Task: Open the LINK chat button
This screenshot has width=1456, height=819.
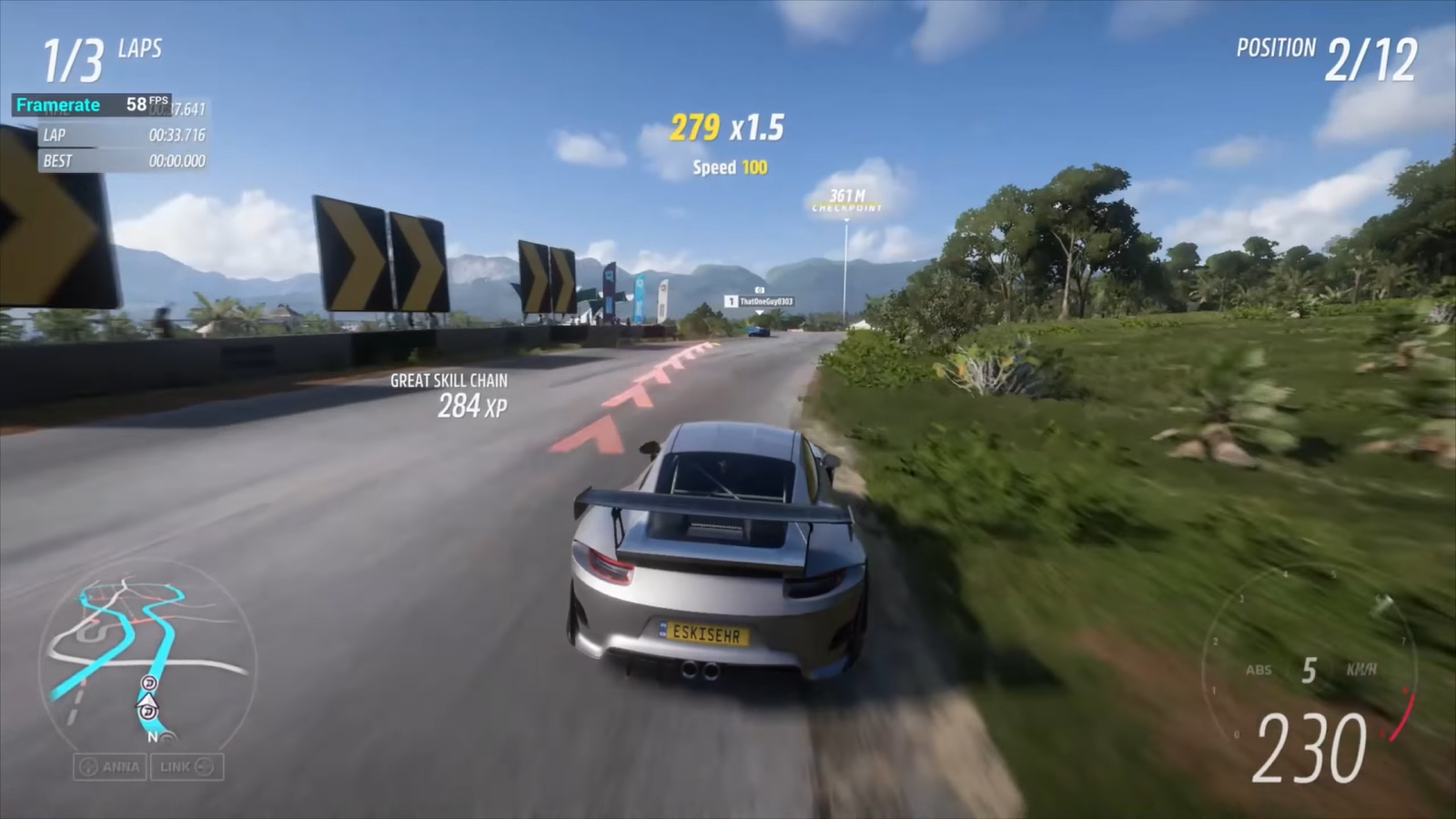Action: pyautogui.click(x=187, y=767)
